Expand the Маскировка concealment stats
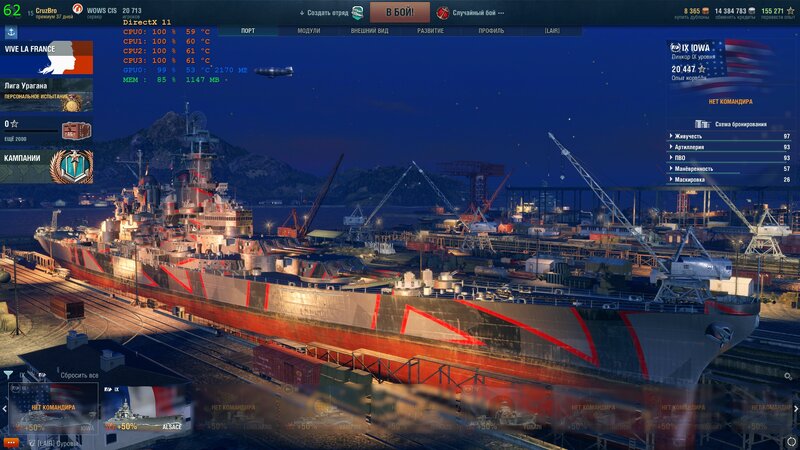Viewport: 800px width, 450px height. pos(730,180)
